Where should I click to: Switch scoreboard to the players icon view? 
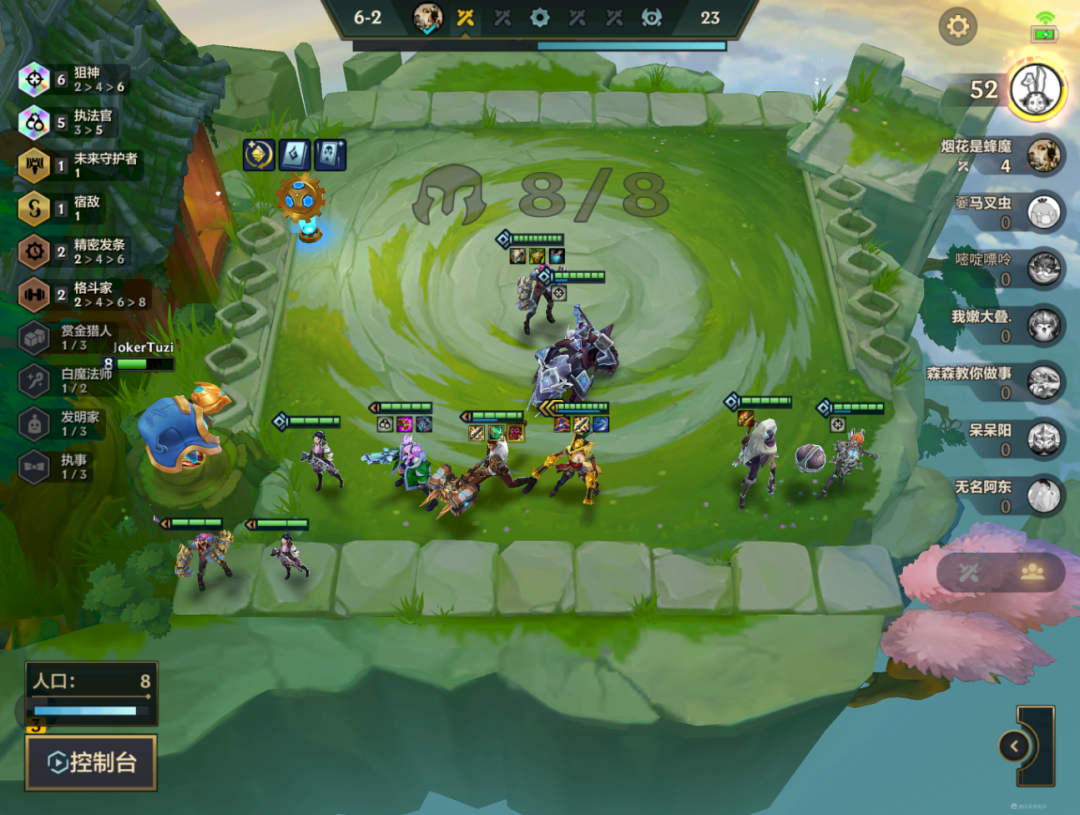1032,572
